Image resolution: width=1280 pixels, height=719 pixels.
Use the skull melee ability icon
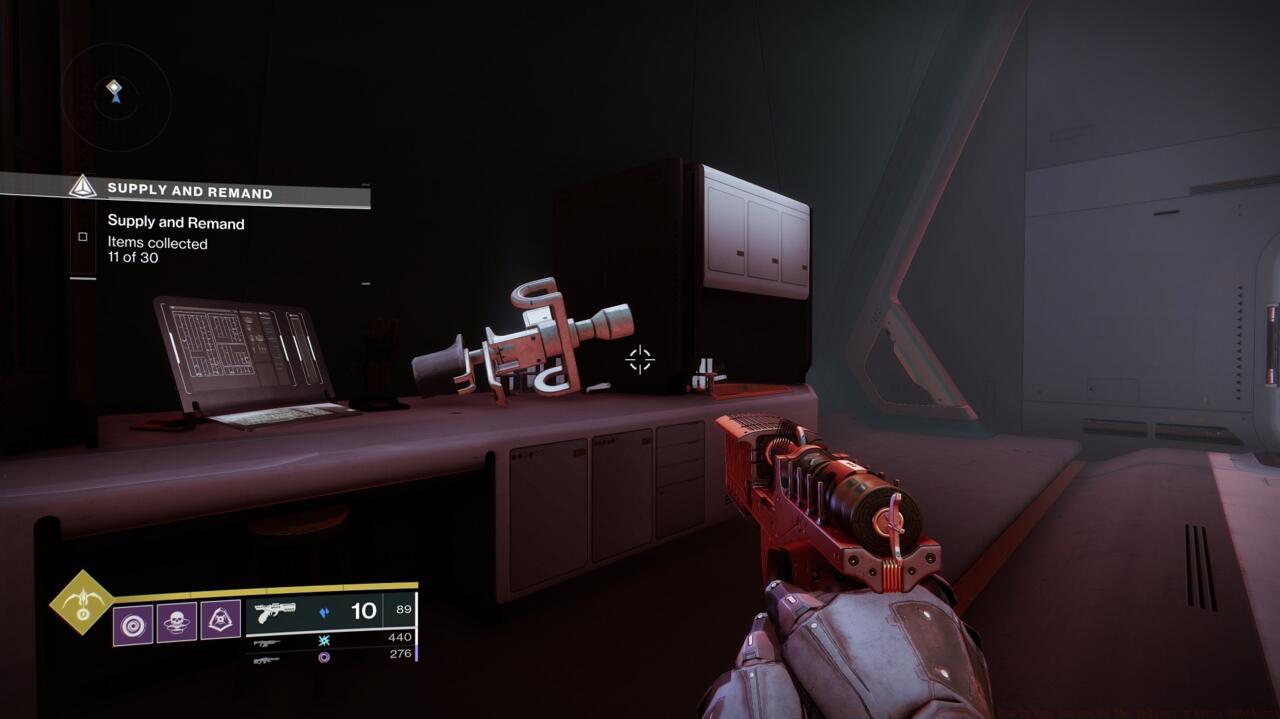176,624
